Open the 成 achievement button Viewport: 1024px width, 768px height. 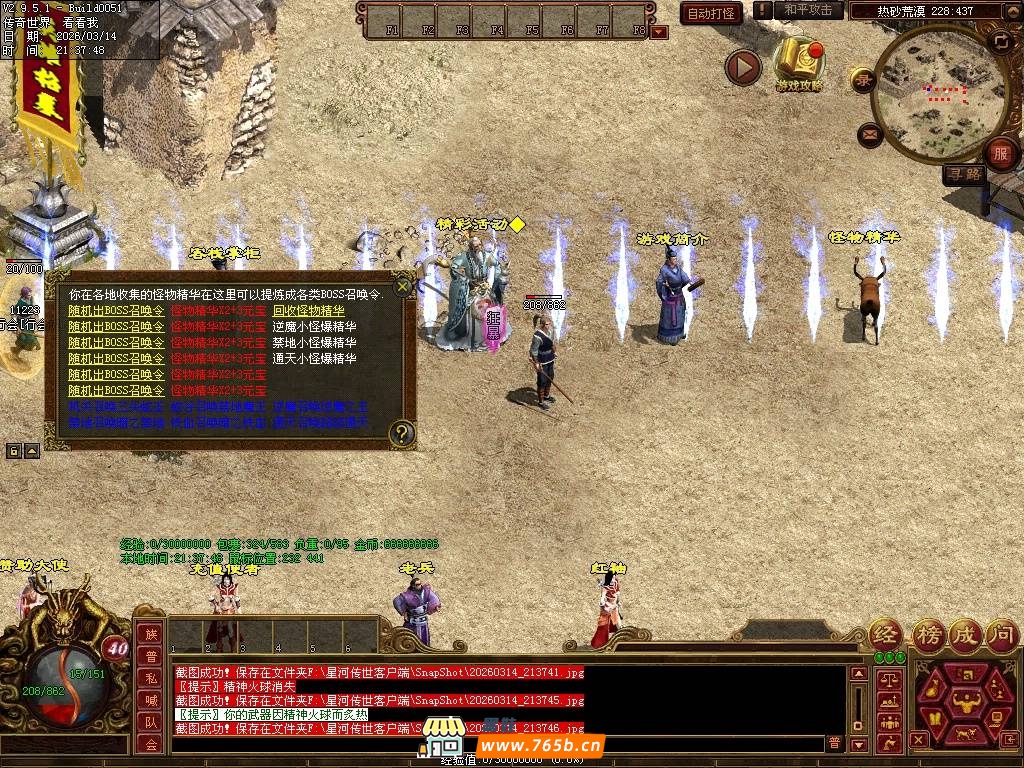click(x=965, y=634)
